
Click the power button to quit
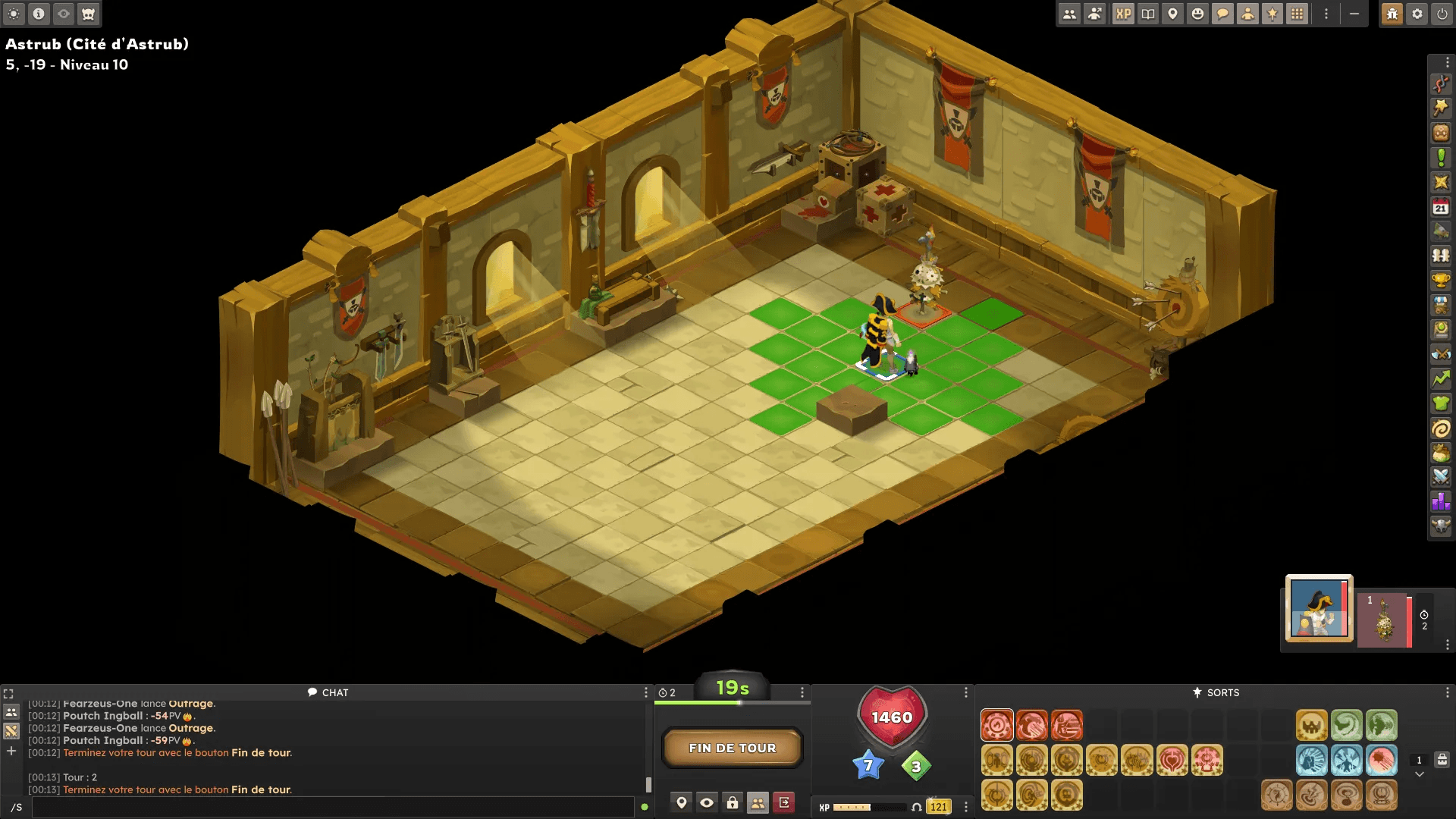pos(1442,14)
